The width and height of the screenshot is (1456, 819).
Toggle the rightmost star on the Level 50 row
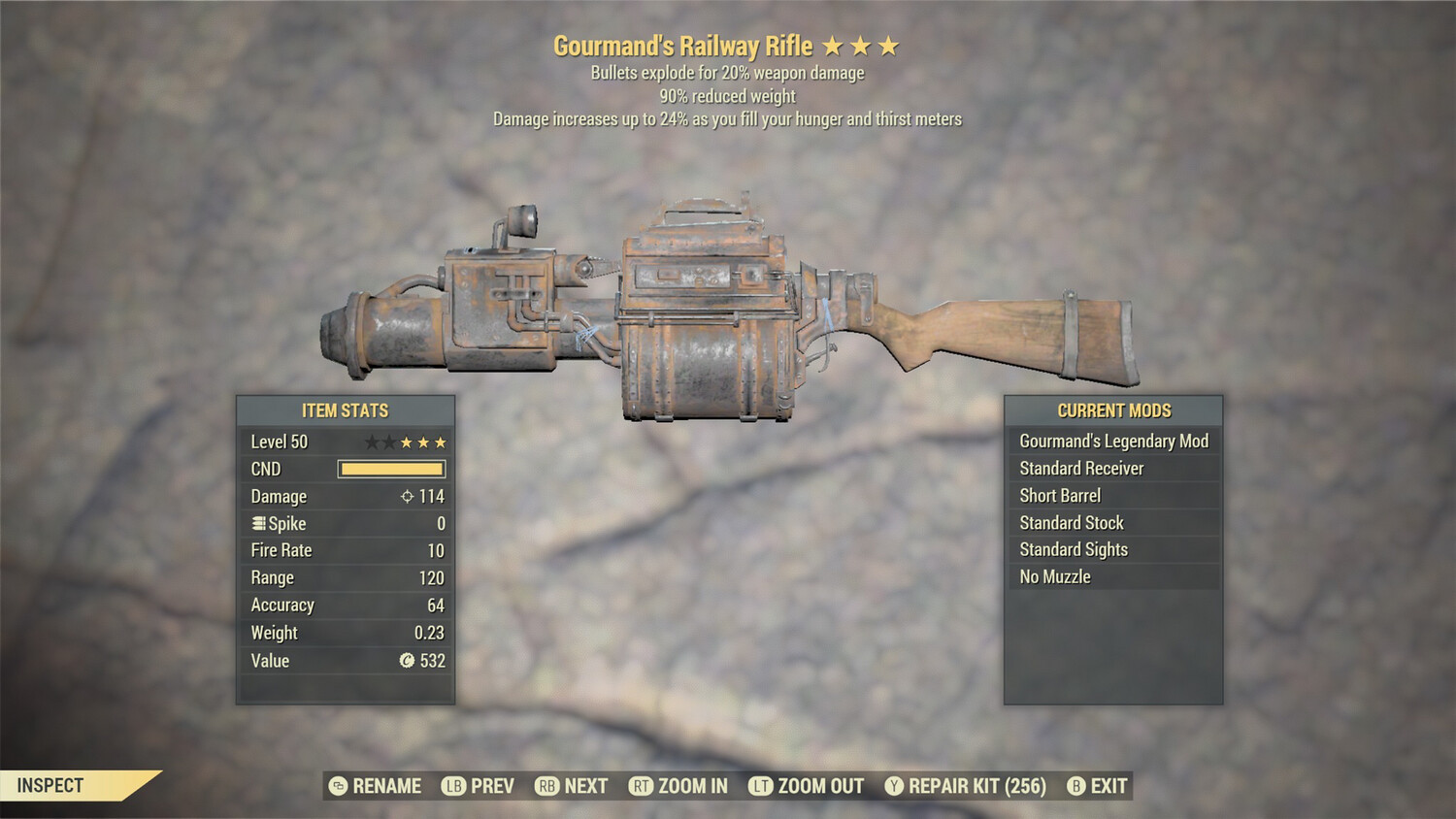443,442
